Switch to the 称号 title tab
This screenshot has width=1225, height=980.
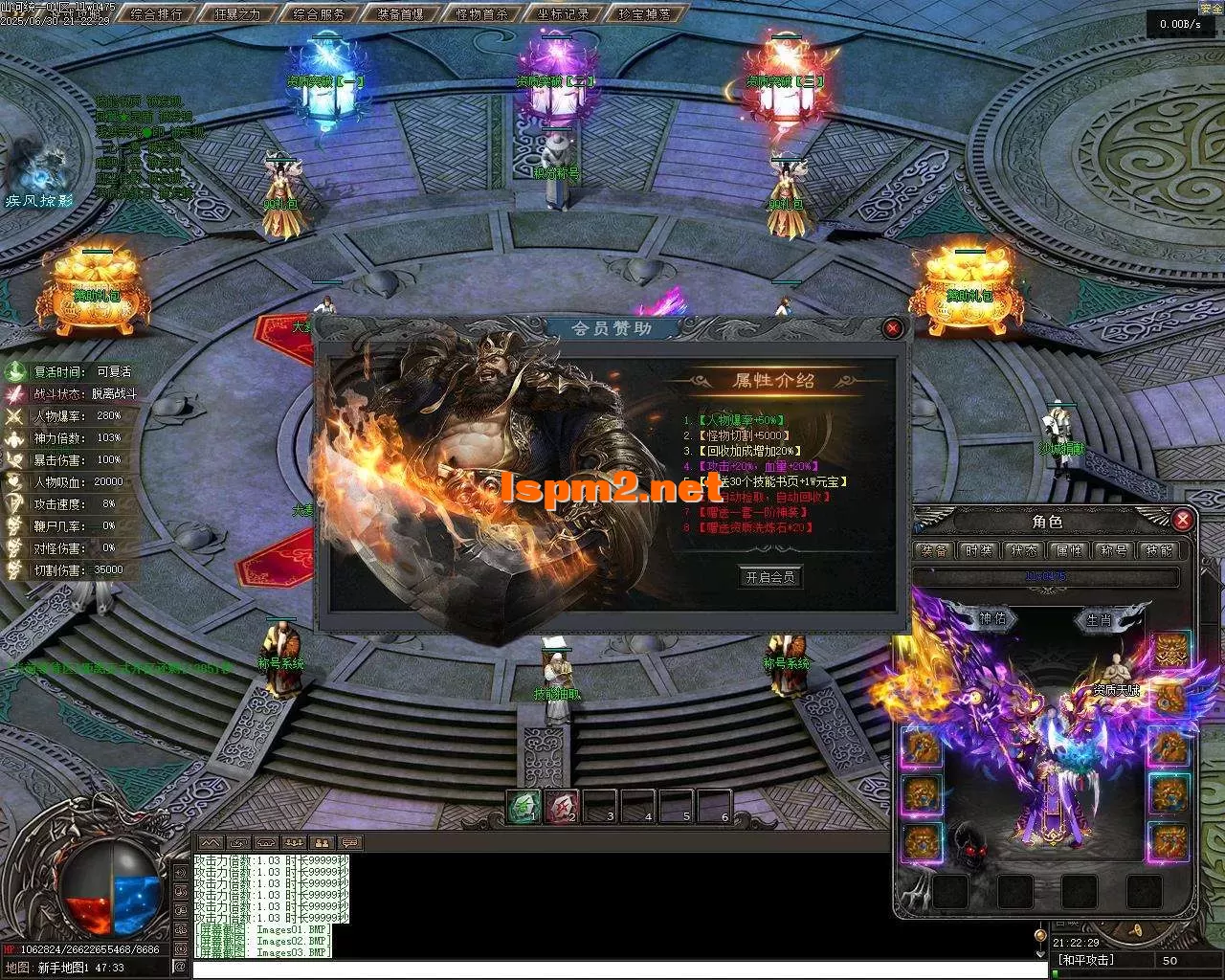click(x=1113, y=550)
